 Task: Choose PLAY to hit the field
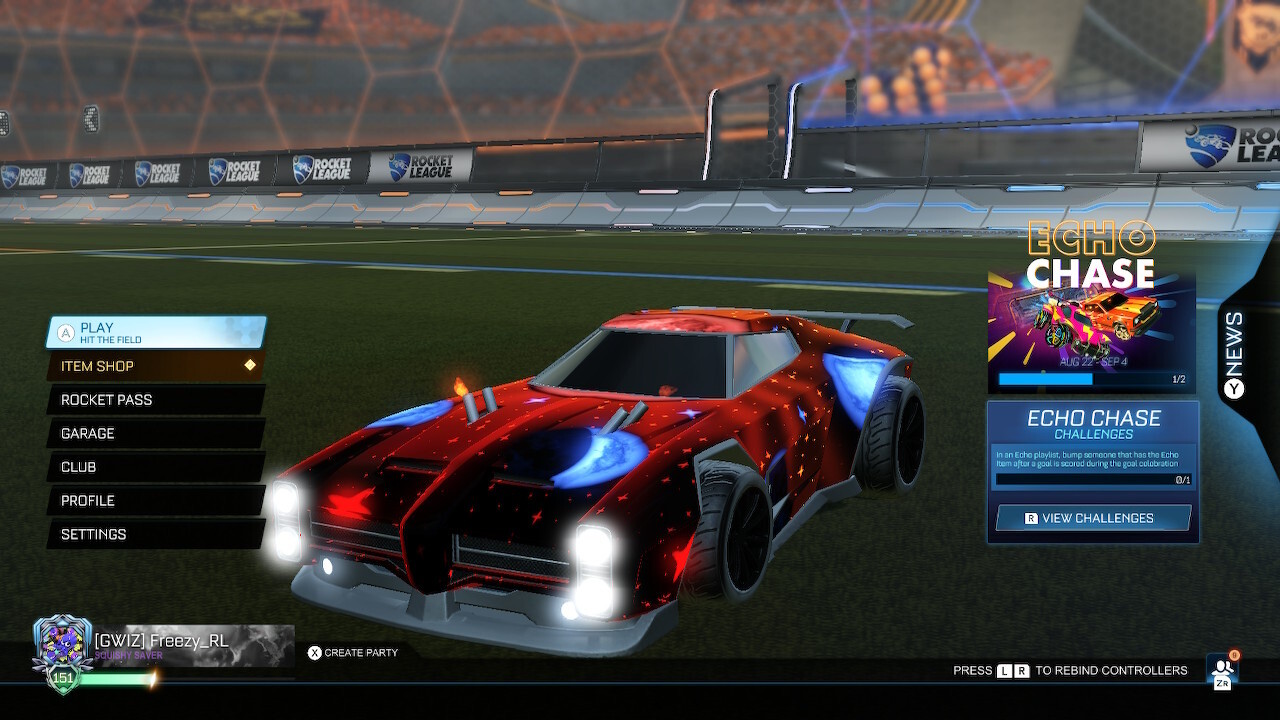point(150,331)
